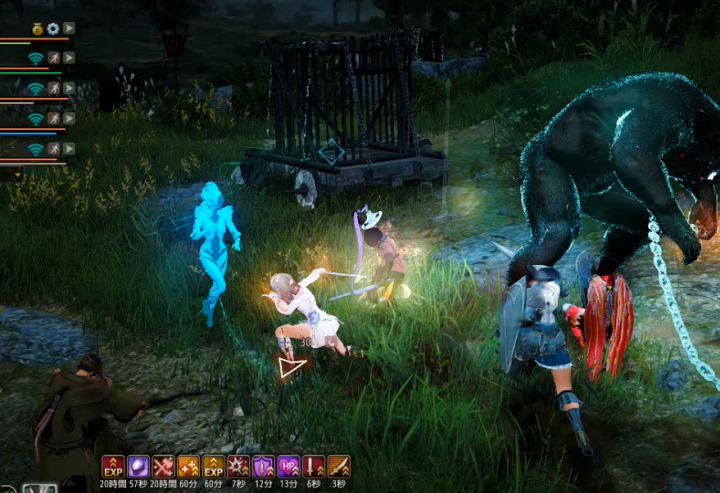Select the upright sword buff icon
720x493 pixels.
[313, 467]
